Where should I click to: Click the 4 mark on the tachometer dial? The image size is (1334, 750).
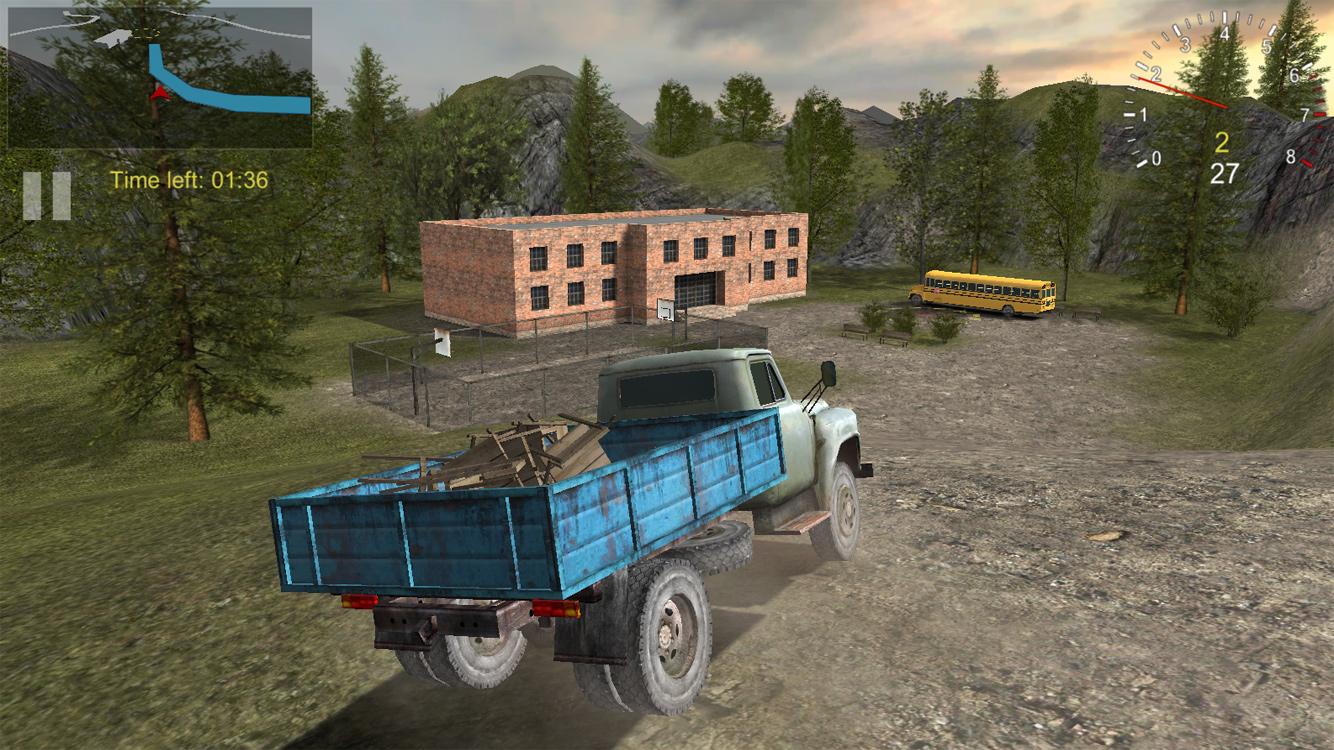coord(1224,33)
